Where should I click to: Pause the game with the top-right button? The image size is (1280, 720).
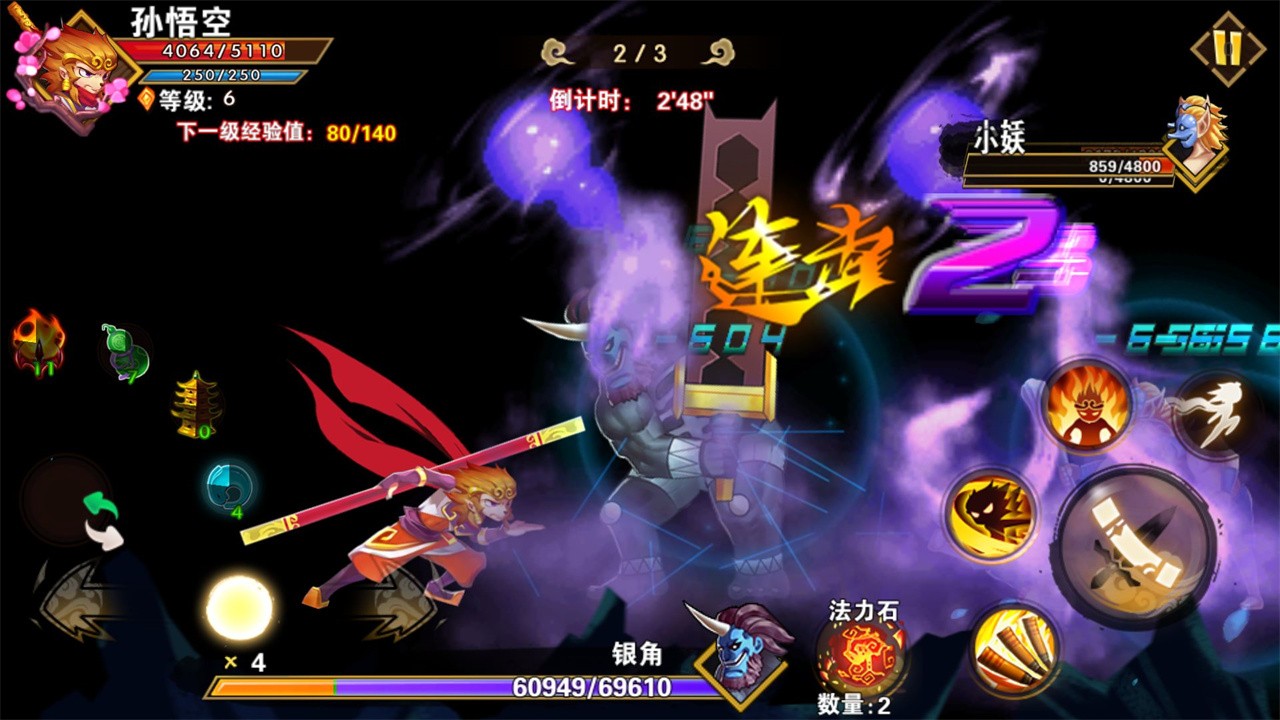coord(1228,48)
